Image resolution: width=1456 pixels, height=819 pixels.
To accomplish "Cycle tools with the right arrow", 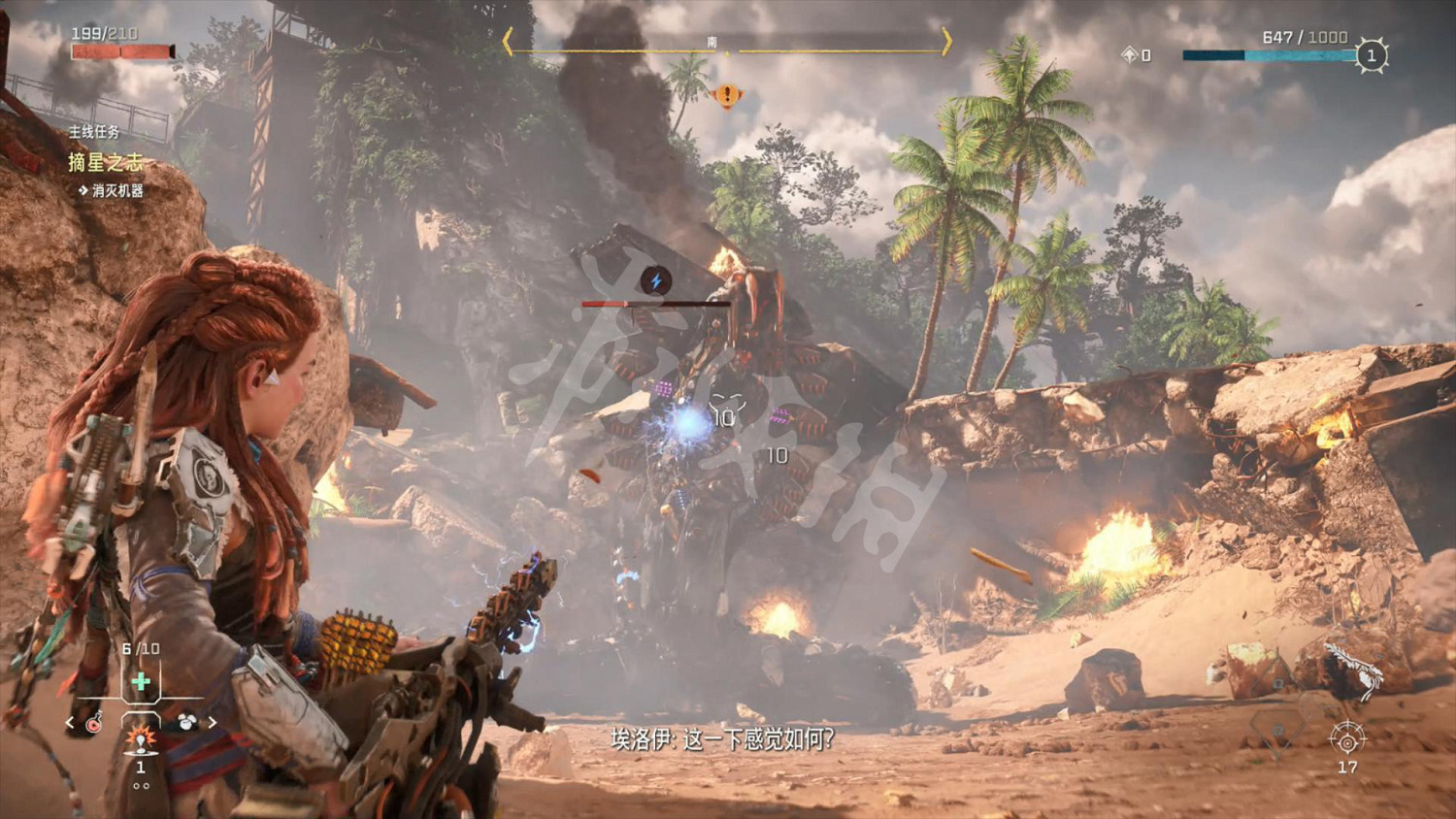I will coord(212,723).
